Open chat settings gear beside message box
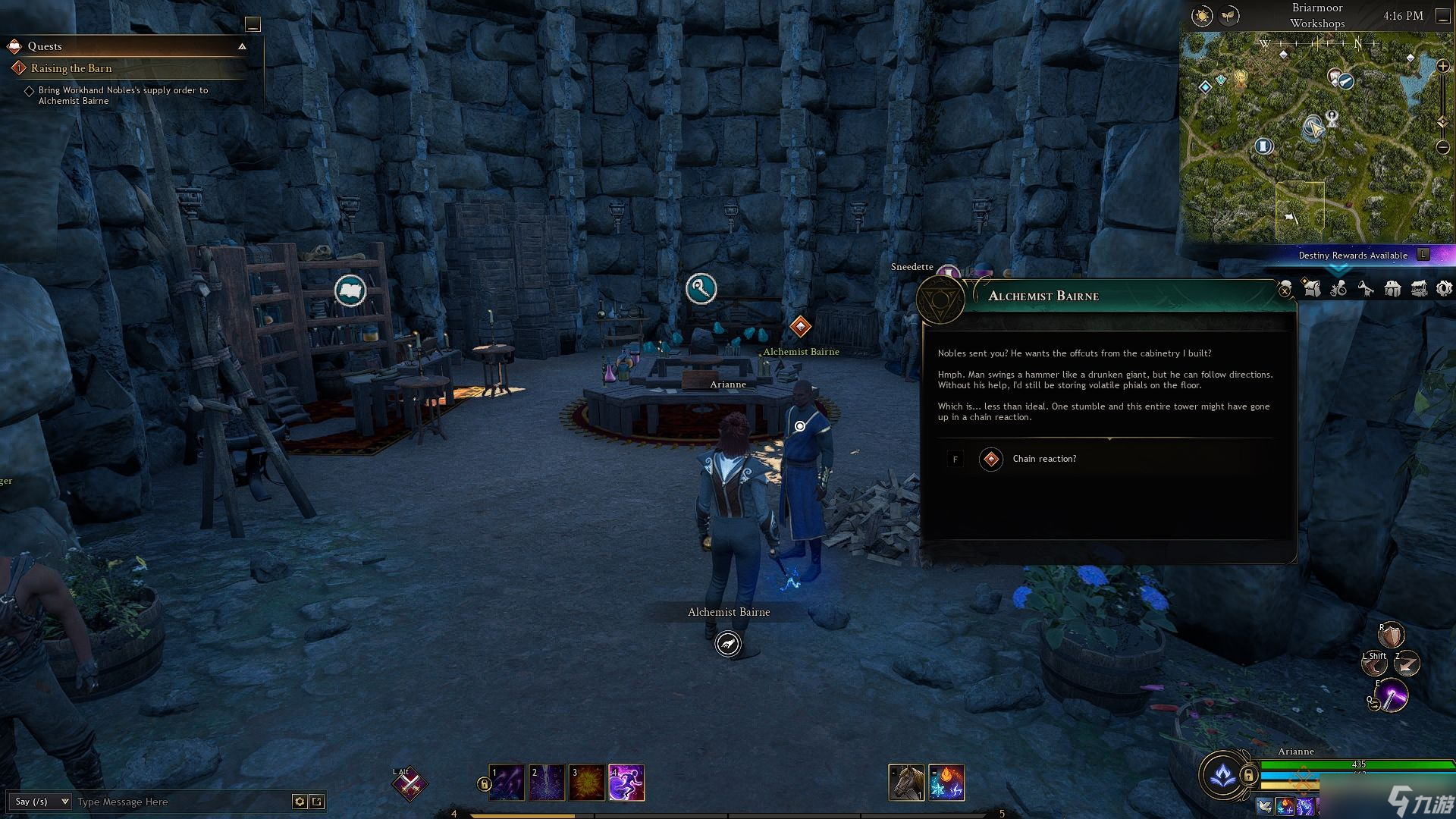Image resolution: width=1456 pixels, height=819 pixels. click(300, 802)
